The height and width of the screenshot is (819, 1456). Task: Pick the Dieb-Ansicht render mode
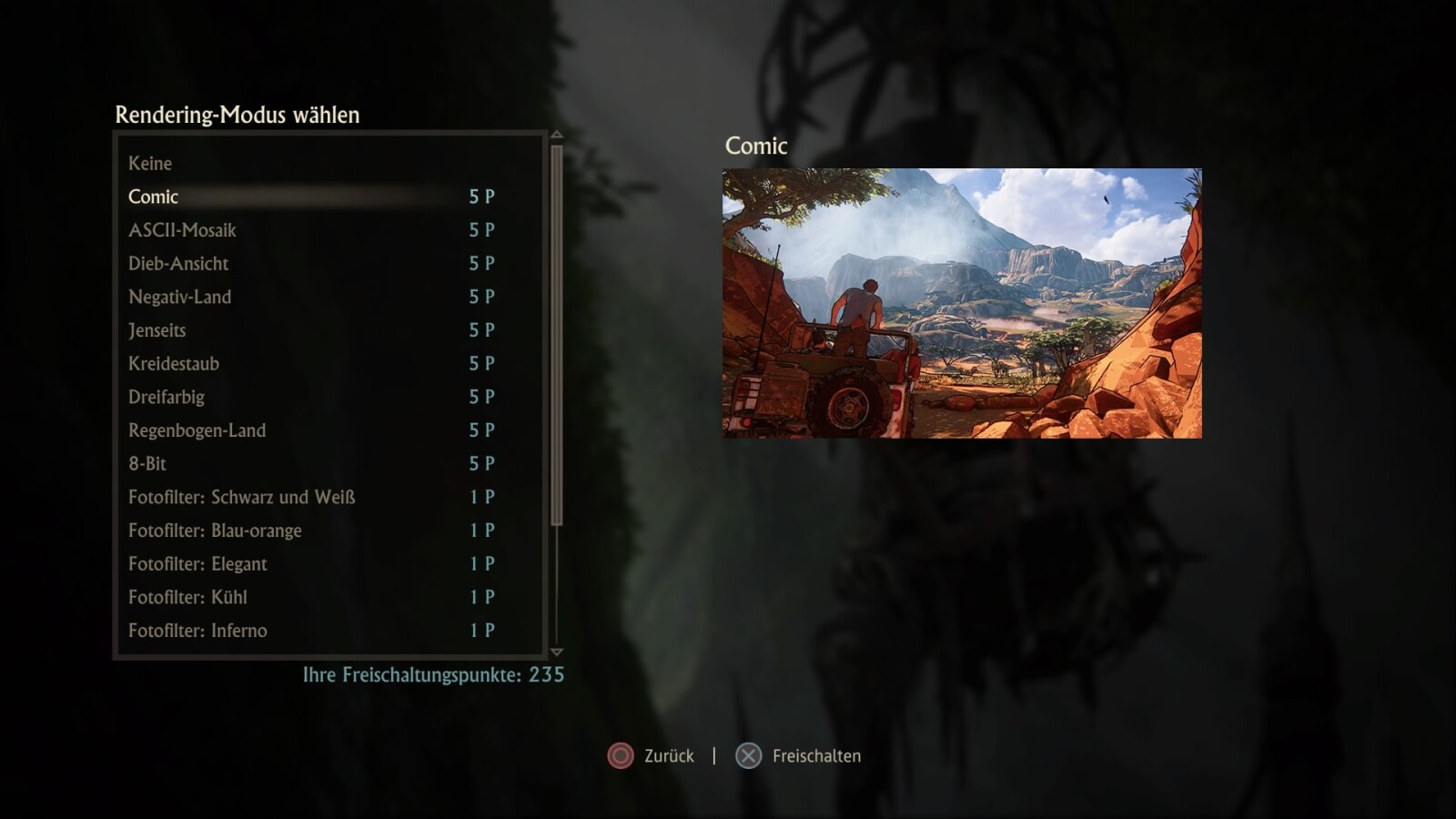[x=178, y=264]
